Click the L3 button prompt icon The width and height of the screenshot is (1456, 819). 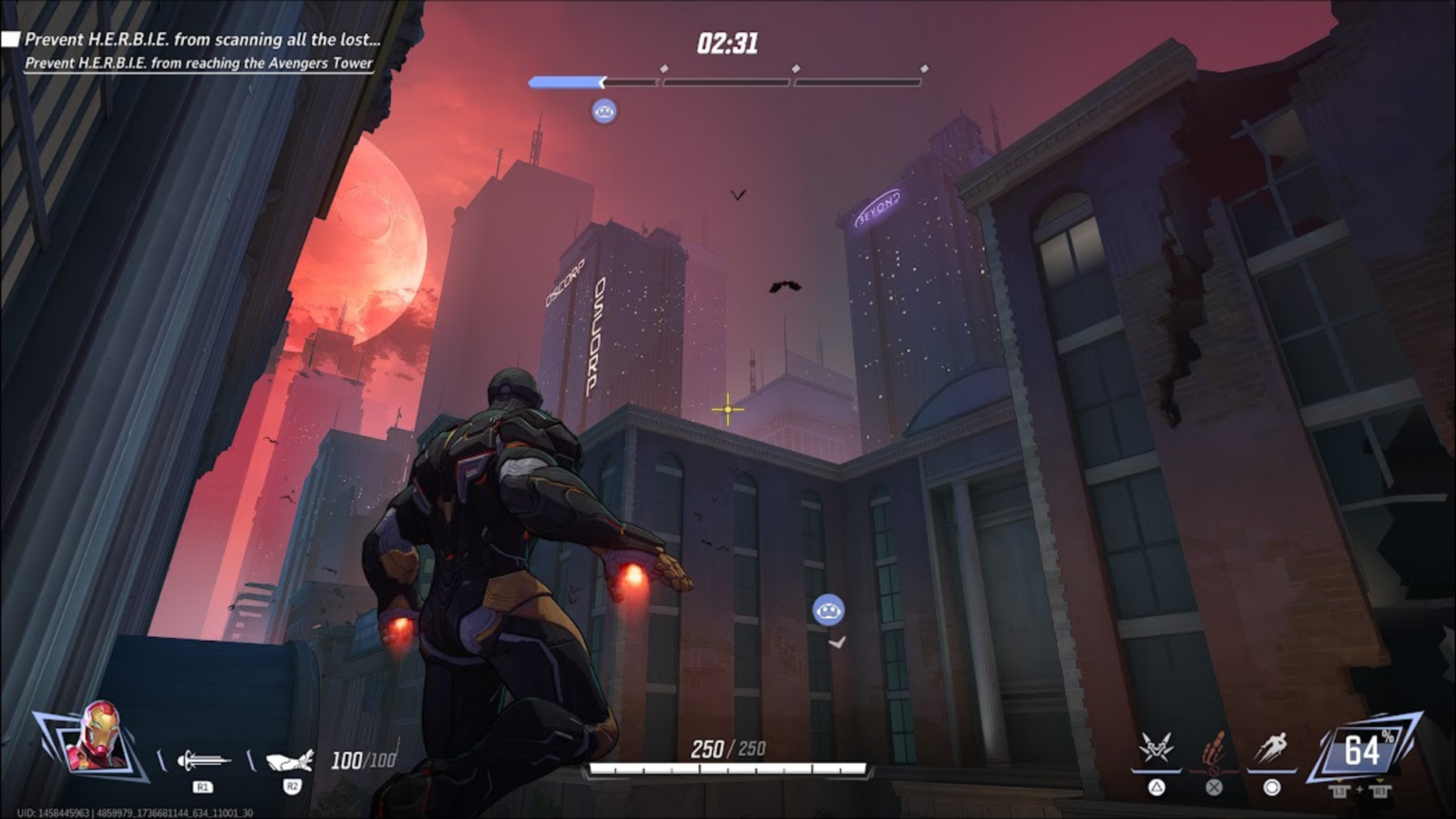tap(1340, 790)
